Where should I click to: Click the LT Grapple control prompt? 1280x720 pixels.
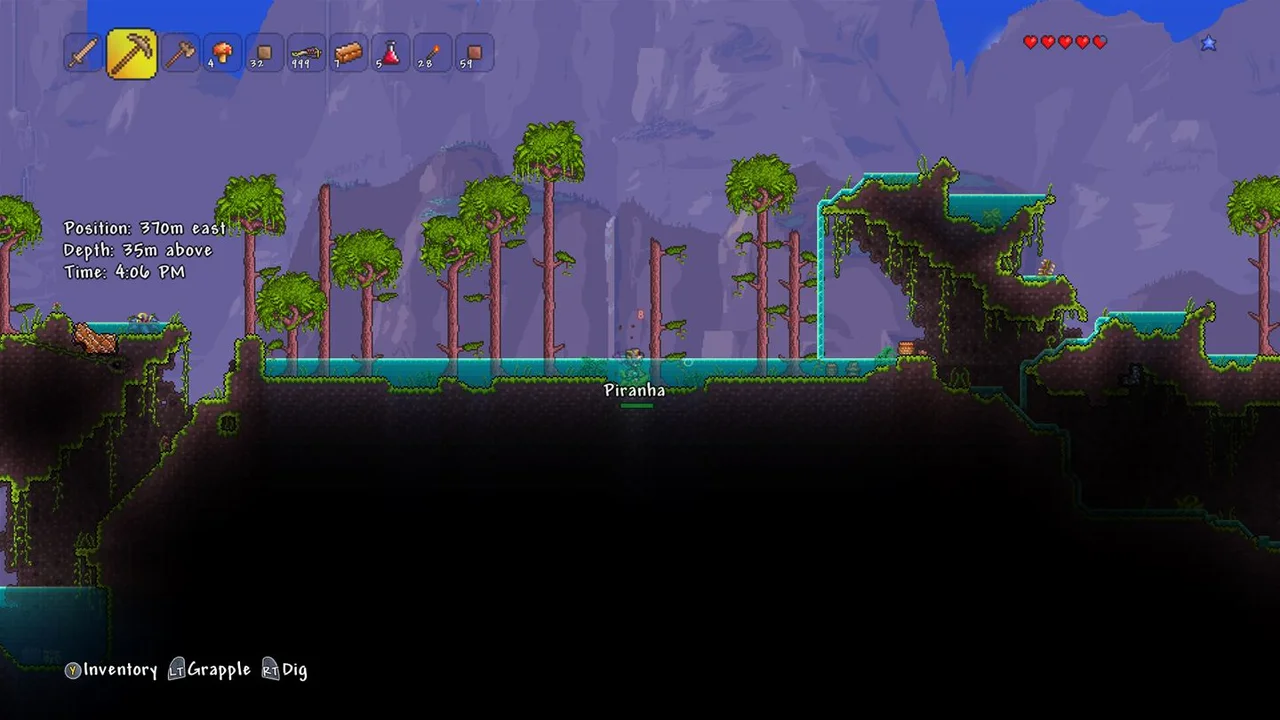tap(198, 670)
